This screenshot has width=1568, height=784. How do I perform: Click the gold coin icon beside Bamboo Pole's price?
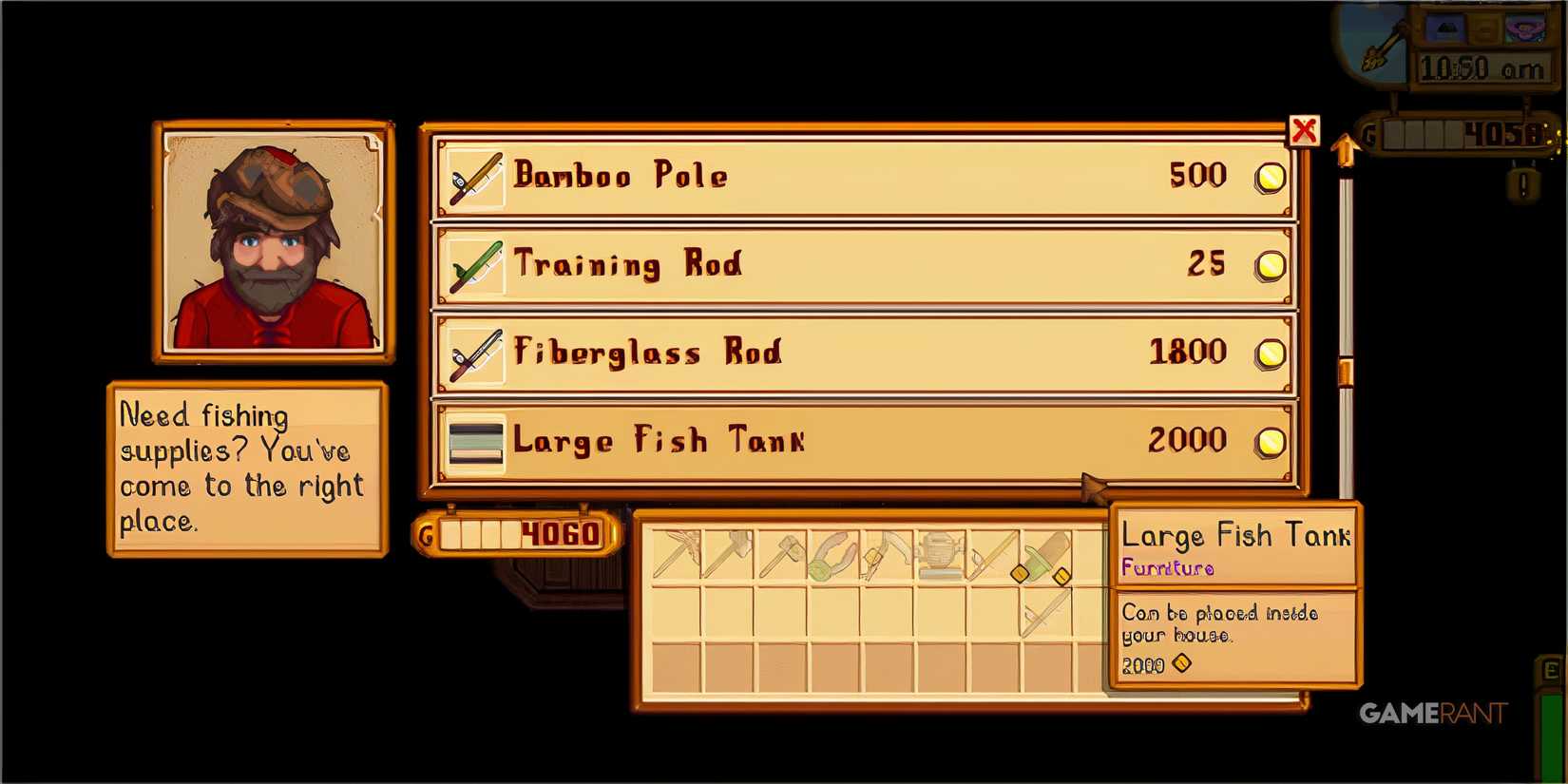pos(1270,177)
